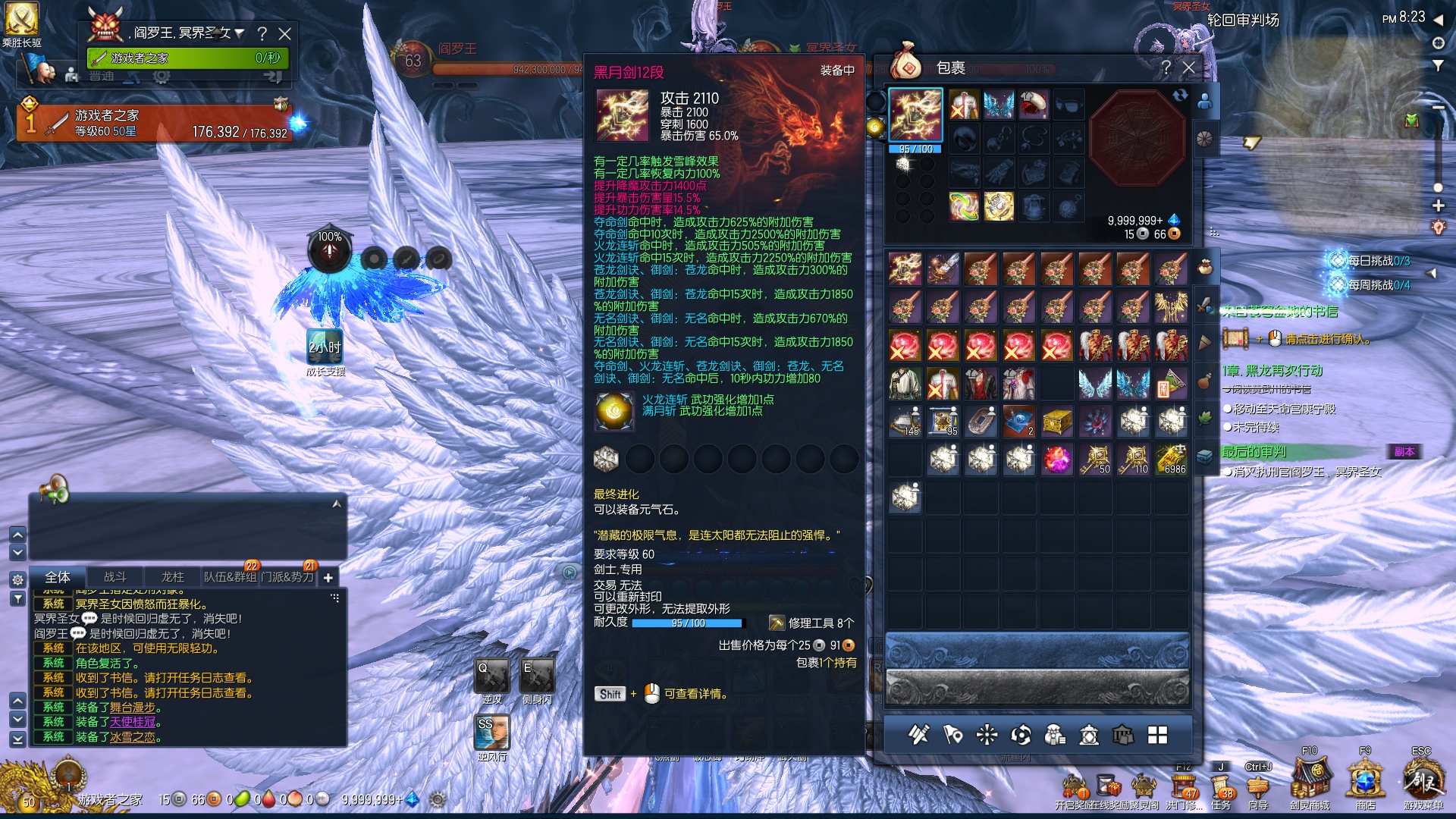The image size is (1456, 819).
Task: Click the 副本 dungeon tag on quest
Action: click(x=1404, y=452)
